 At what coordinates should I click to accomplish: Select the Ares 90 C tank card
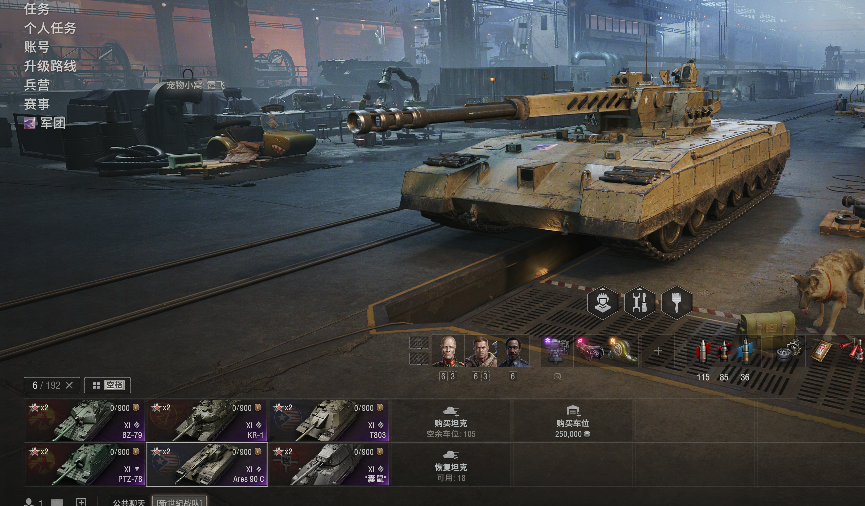(207, 464)
